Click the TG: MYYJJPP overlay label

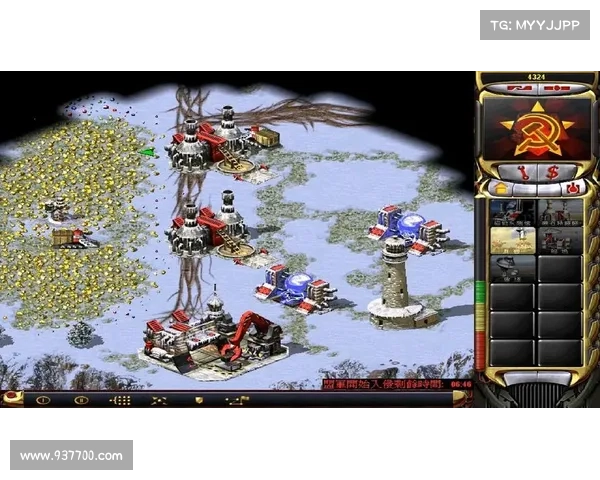pos(535,24)
